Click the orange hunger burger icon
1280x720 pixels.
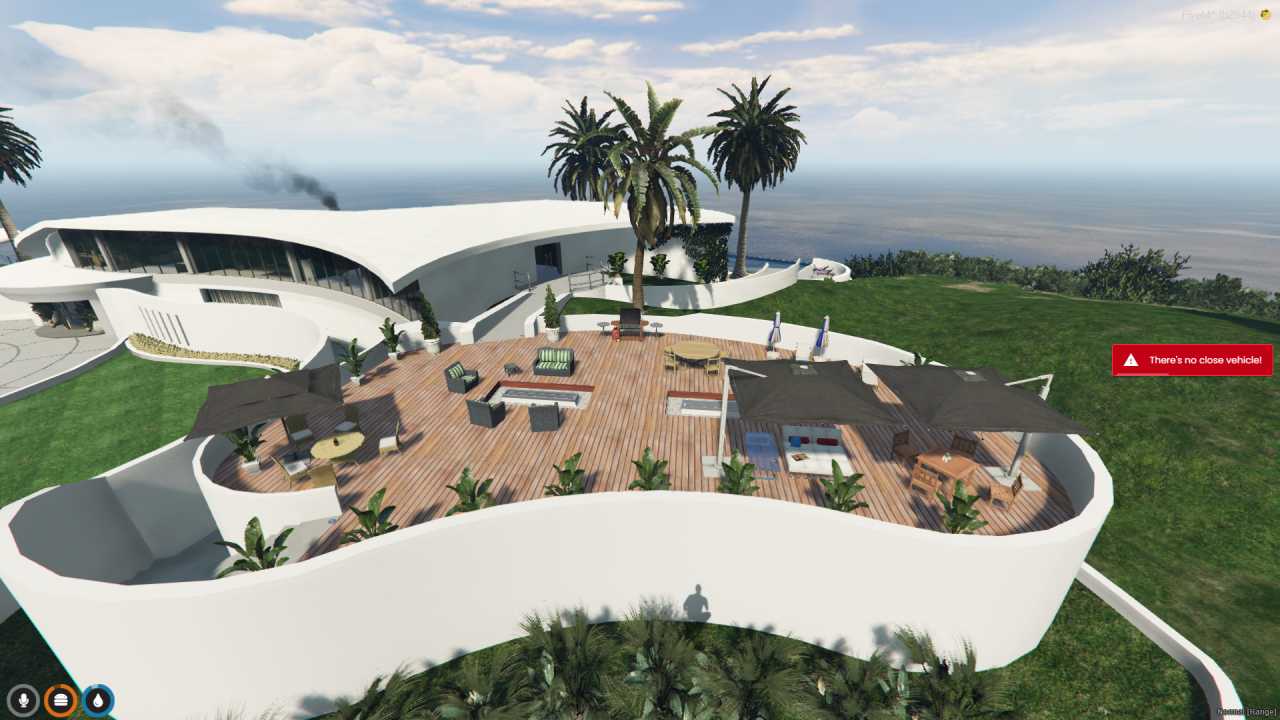coord(58,700)
